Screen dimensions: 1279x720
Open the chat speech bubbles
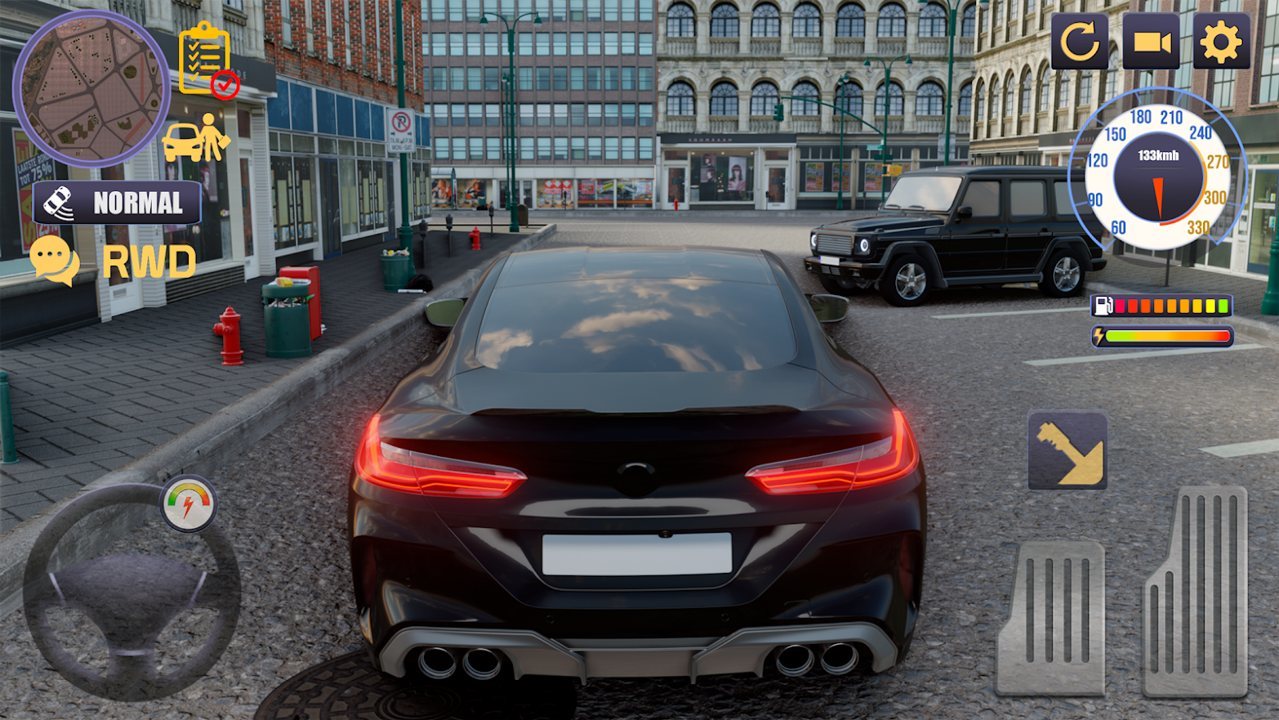click(54, 259)
